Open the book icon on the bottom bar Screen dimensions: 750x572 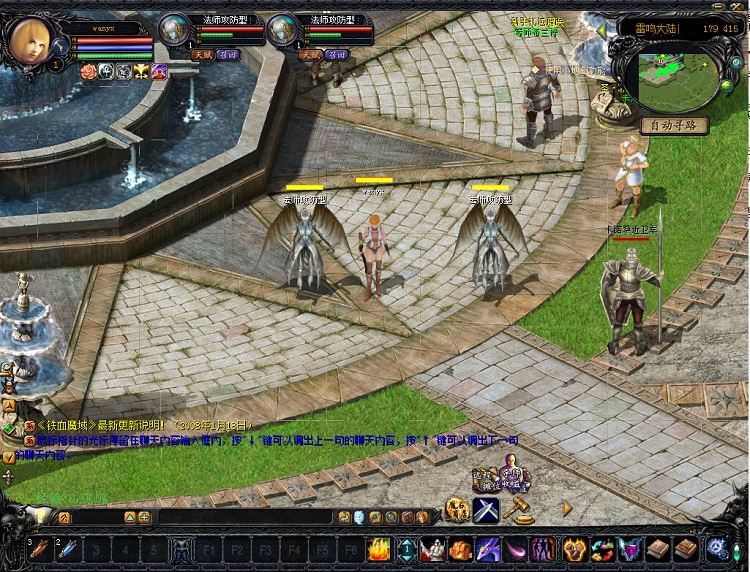point(657,549)
